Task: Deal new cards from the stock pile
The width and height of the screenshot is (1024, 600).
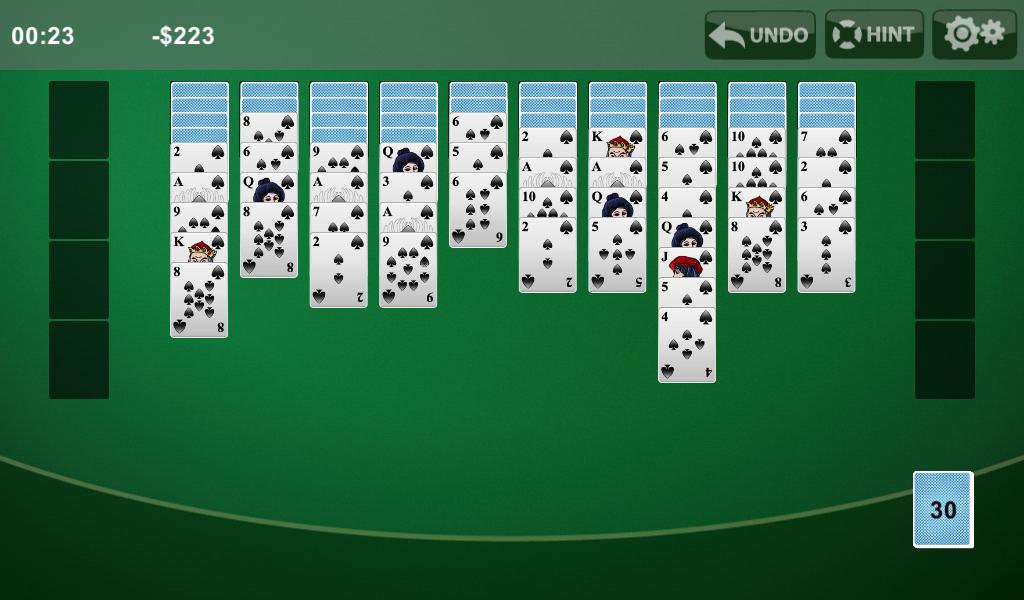Action: pyautogui.click(x=942, y=509)
